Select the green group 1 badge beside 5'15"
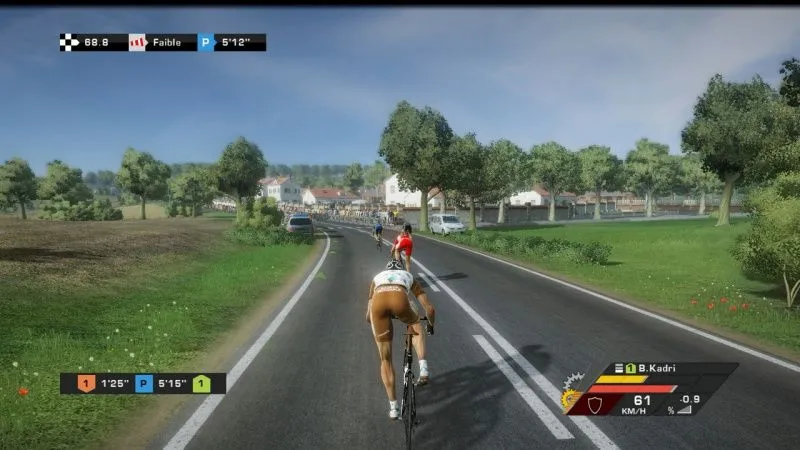Image resolution: width=800 pixels, height=450 pixels. click(202, 383)
